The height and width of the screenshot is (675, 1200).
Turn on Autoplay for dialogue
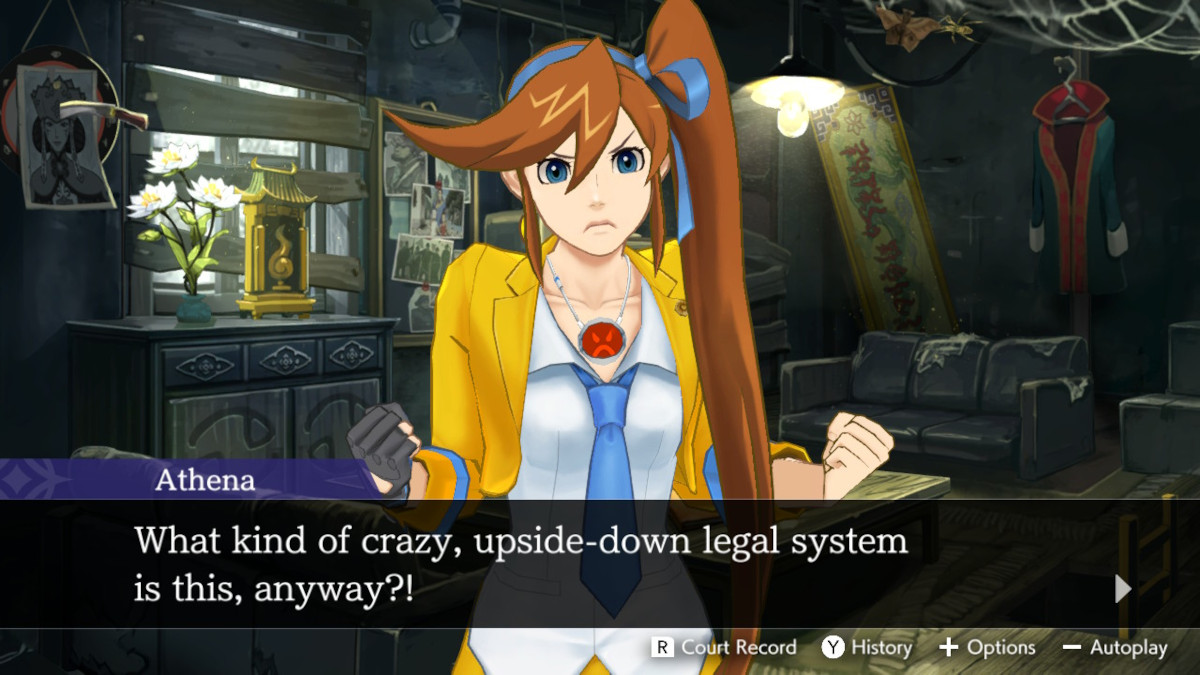(x=1115, y=648)
